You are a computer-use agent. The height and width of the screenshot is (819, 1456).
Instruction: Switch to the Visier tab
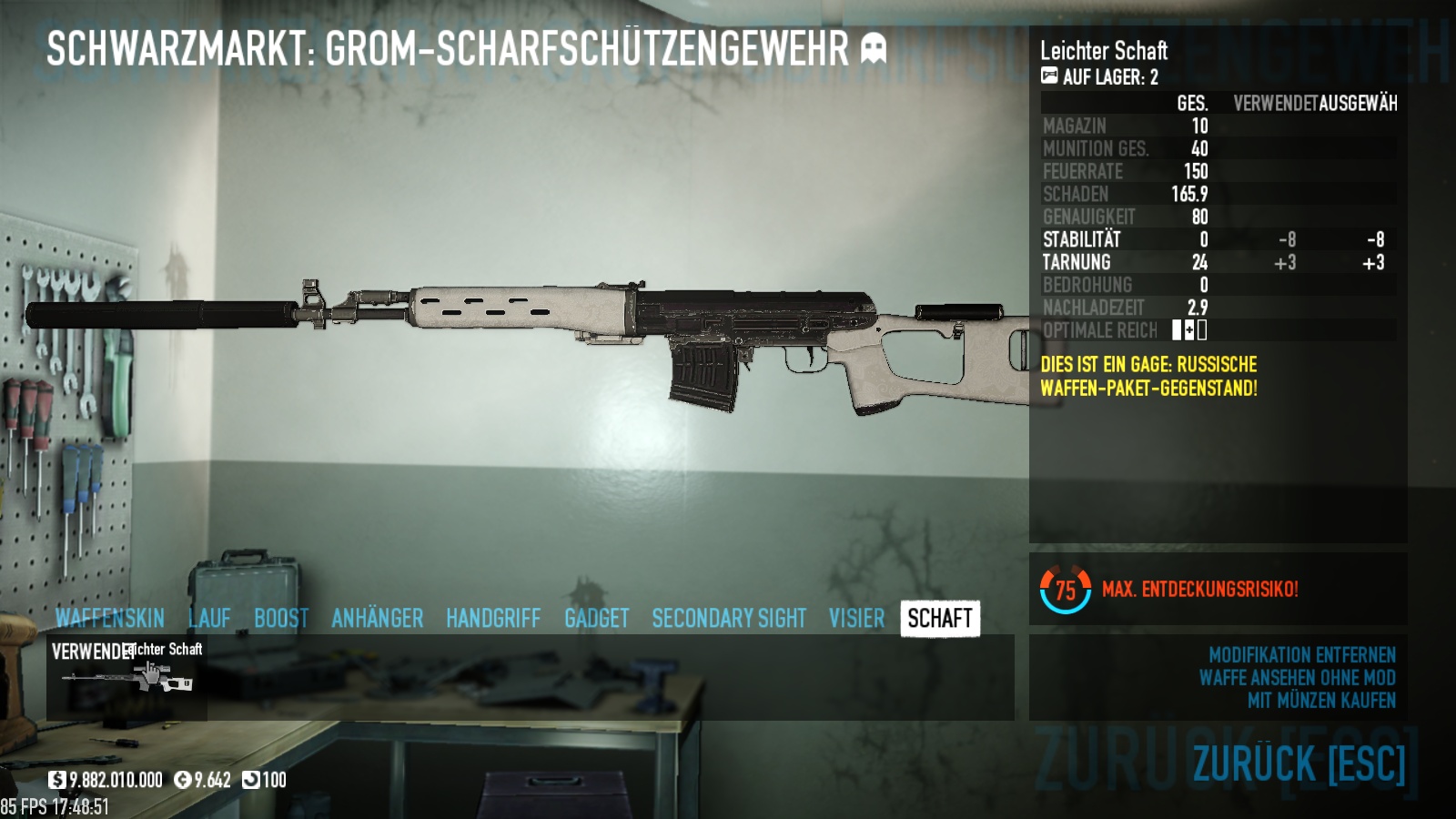(x=856, y=619)
